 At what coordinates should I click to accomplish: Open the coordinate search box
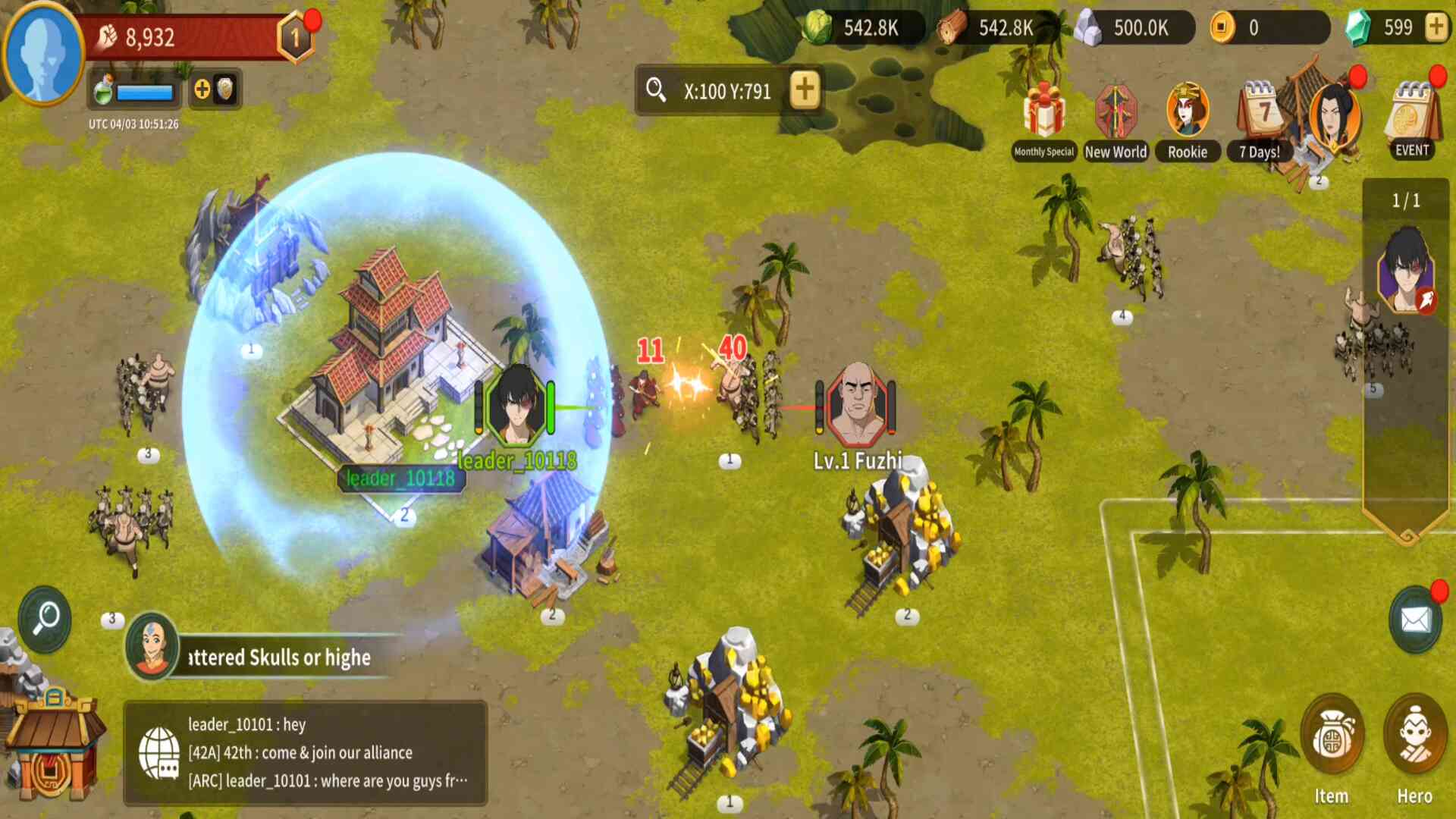coord(713,91)
